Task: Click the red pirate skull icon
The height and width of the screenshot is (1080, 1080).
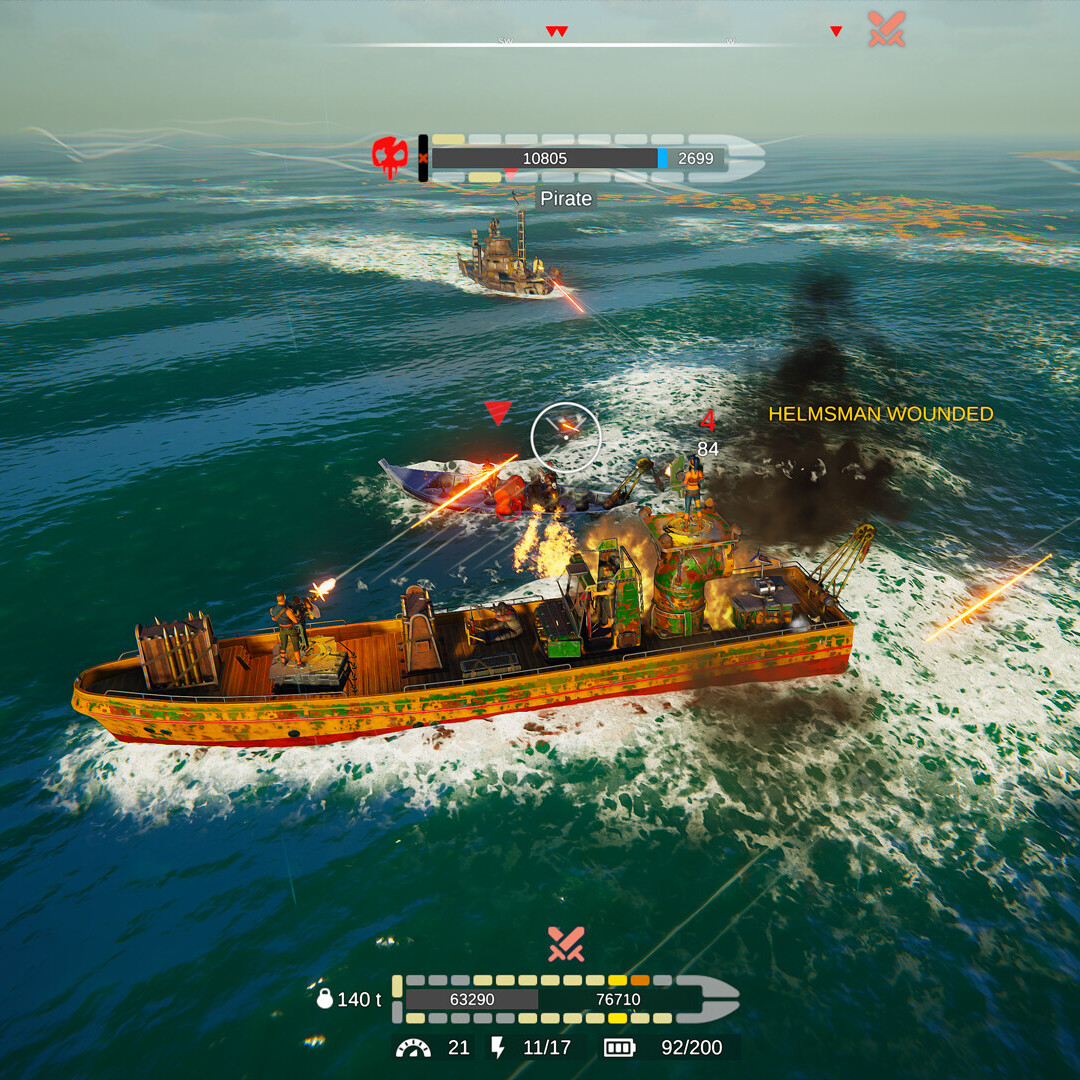Action: coord(390,158)
